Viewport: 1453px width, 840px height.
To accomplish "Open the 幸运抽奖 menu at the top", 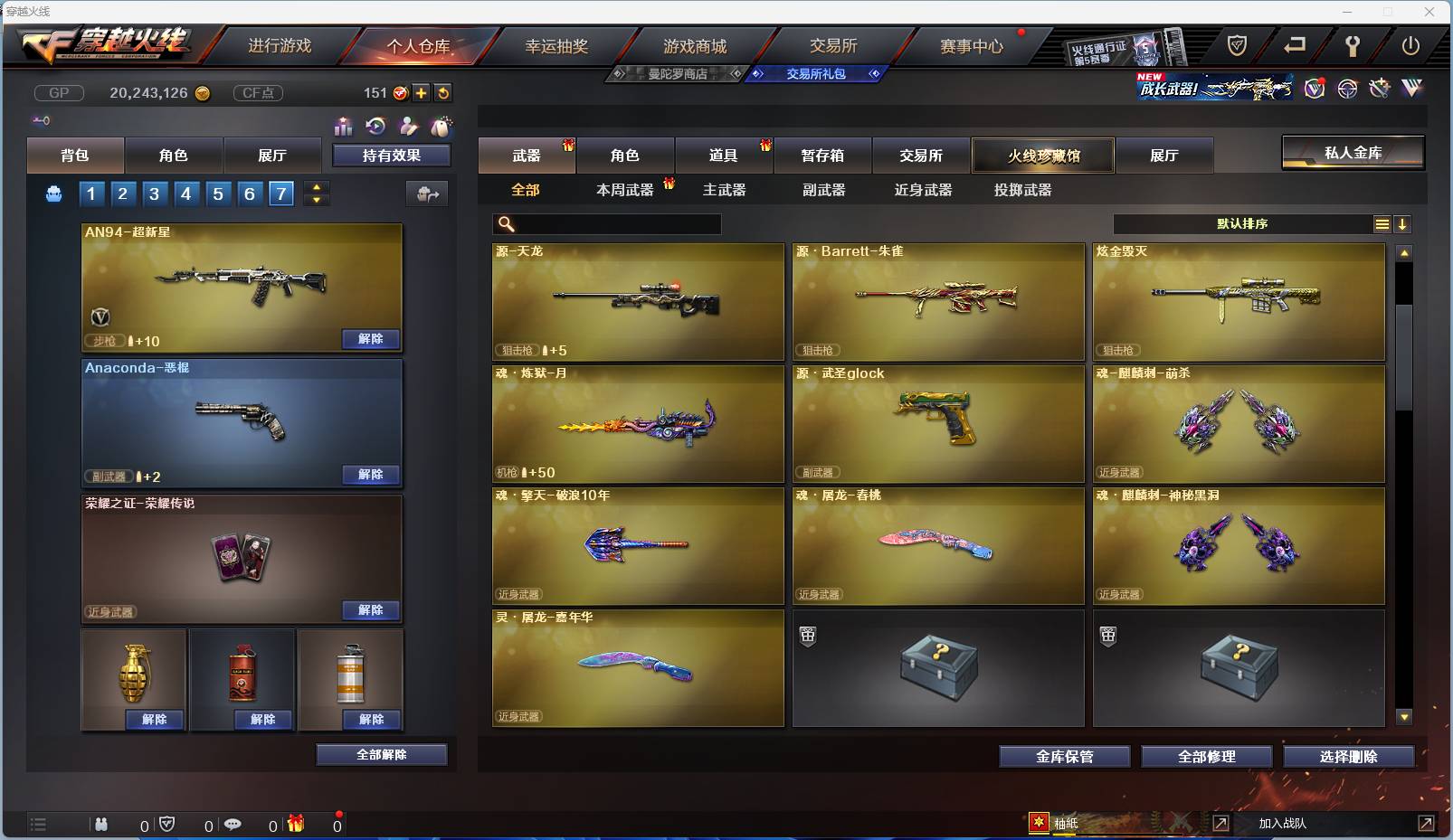I will [558, 43].
